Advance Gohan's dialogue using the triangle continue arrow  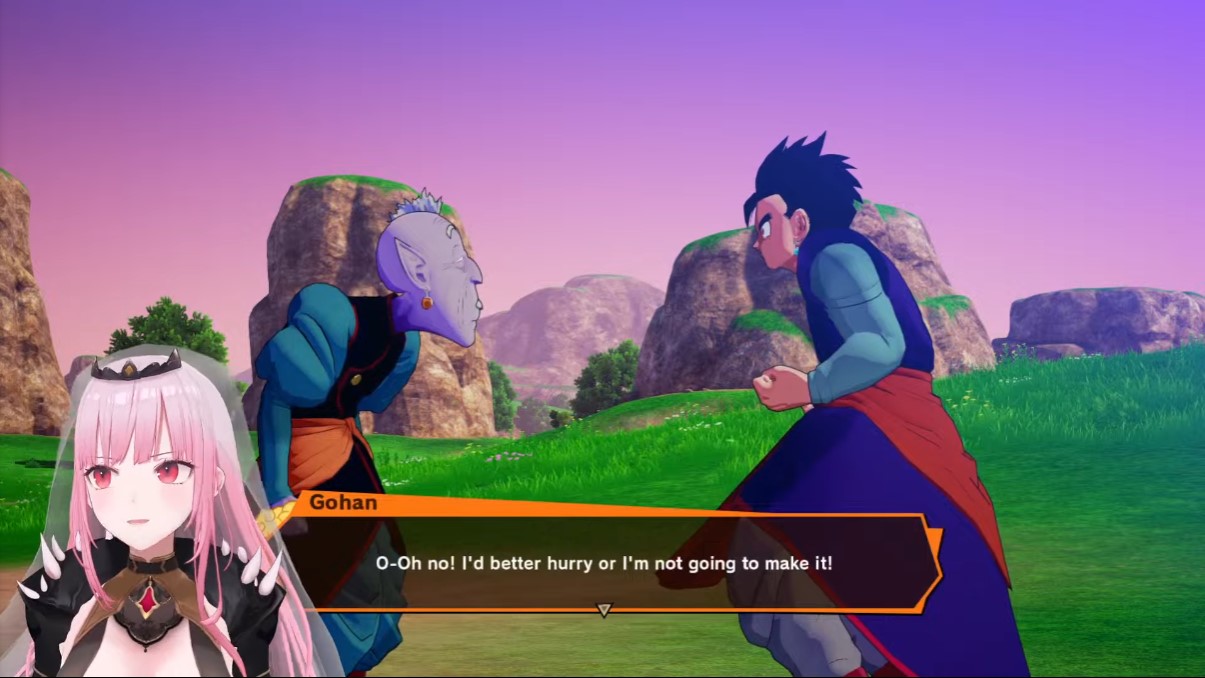click(603, 609)
